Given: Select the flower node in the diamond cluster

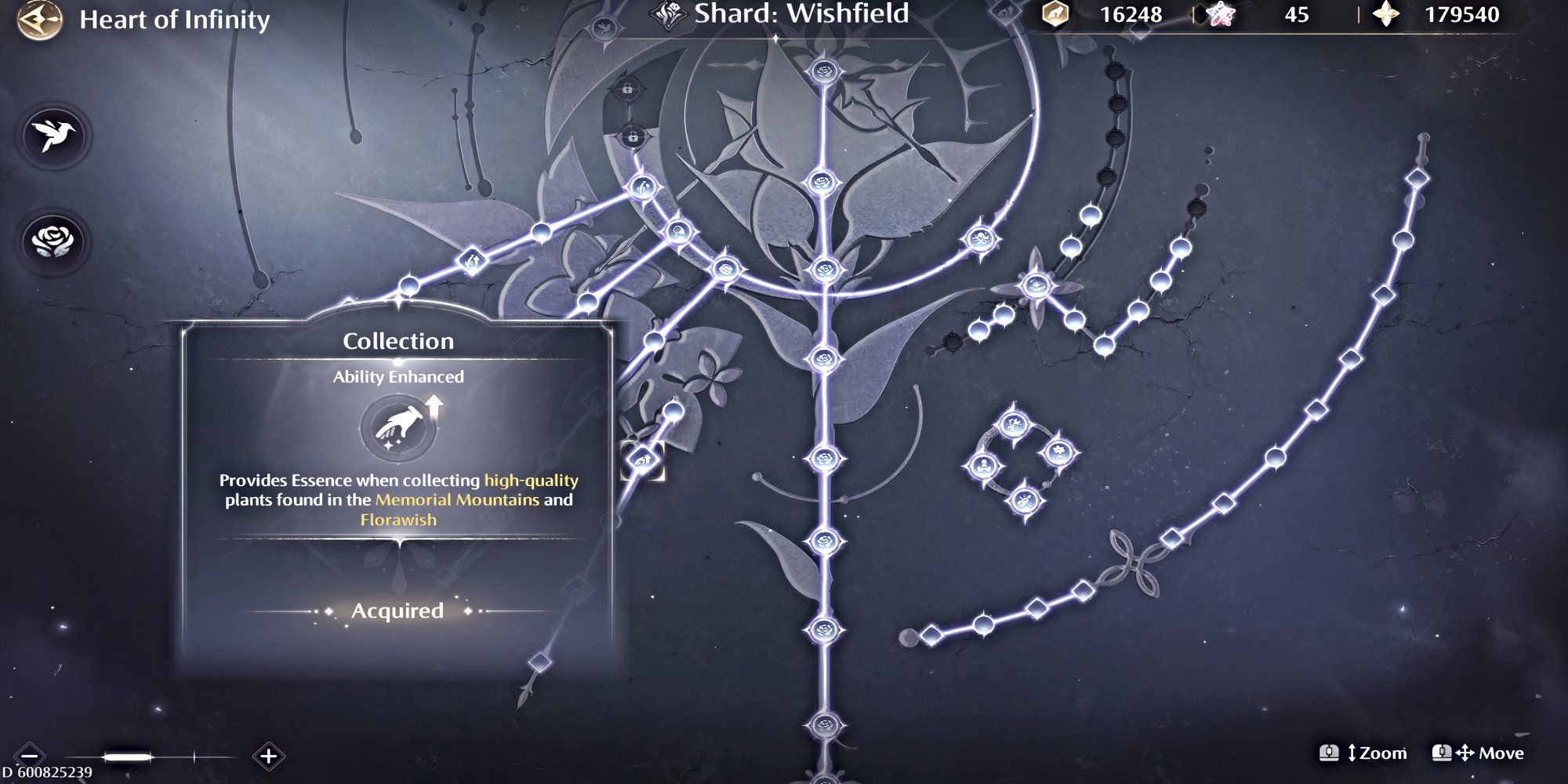Looking at the screenshot, I should (x=1058, y=452).
